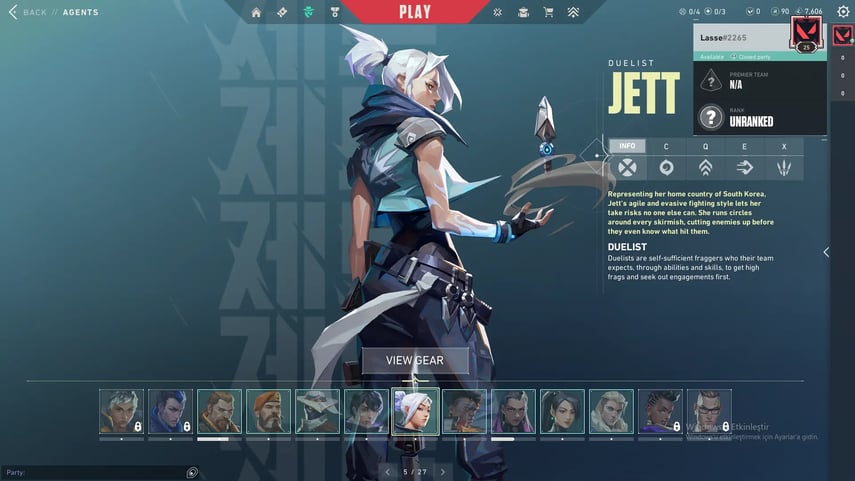This screenshot has width=855, height=481.
Task: Select the Cypher agent portrait with white hat
Action: [317, 411]
